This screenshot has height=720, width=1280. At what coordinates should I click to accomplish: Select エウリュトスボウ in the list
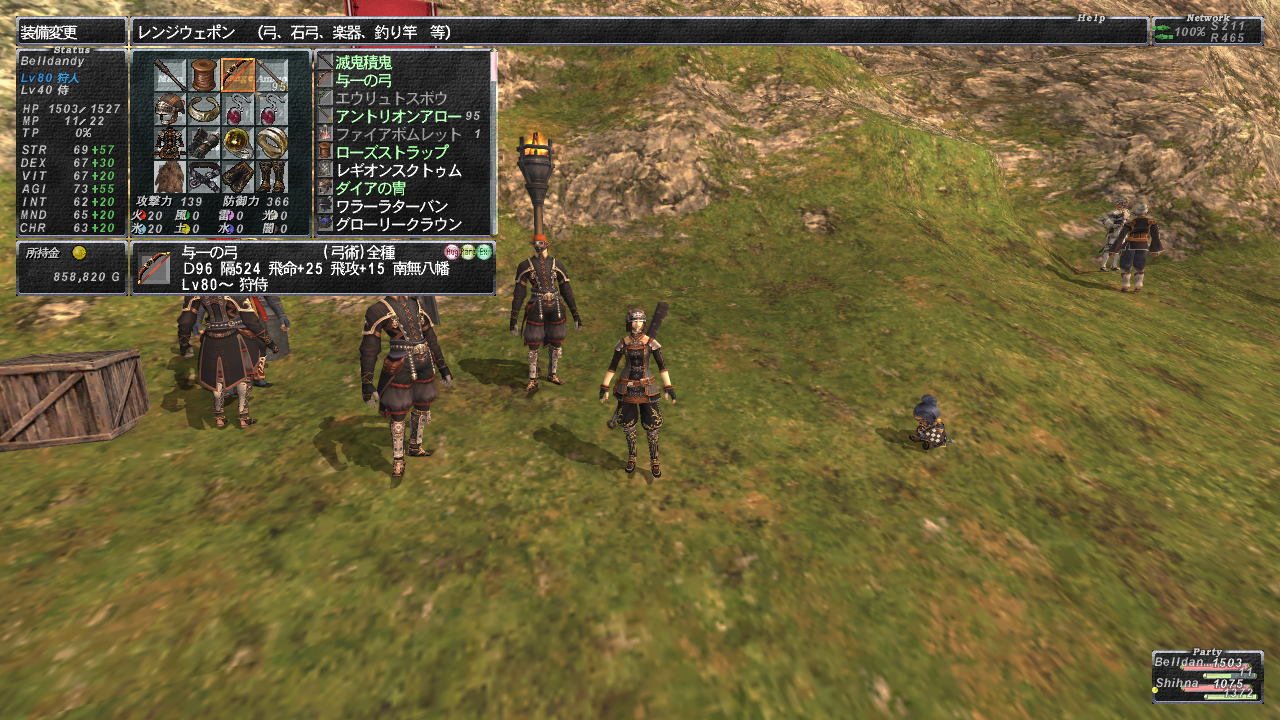[x=384, y=98]
